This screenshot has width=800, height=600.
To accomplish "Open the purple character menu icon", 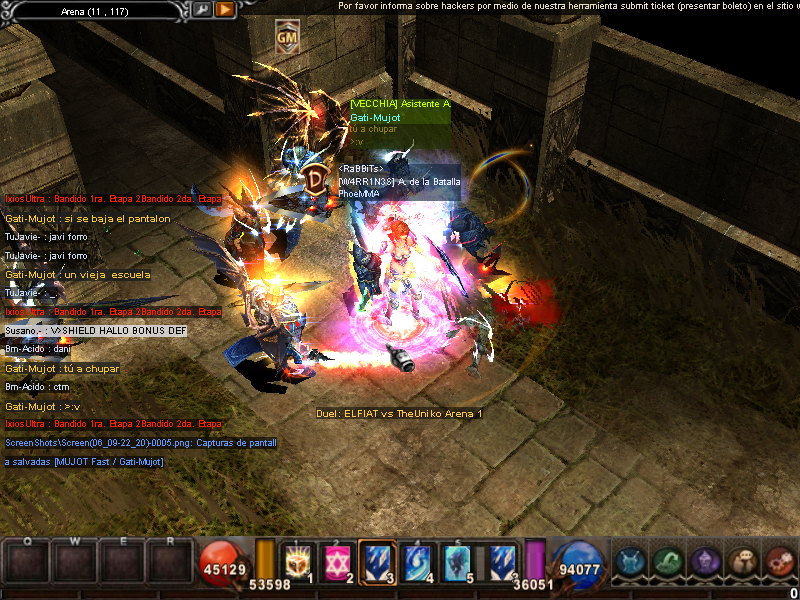I will tap(704, 562).
